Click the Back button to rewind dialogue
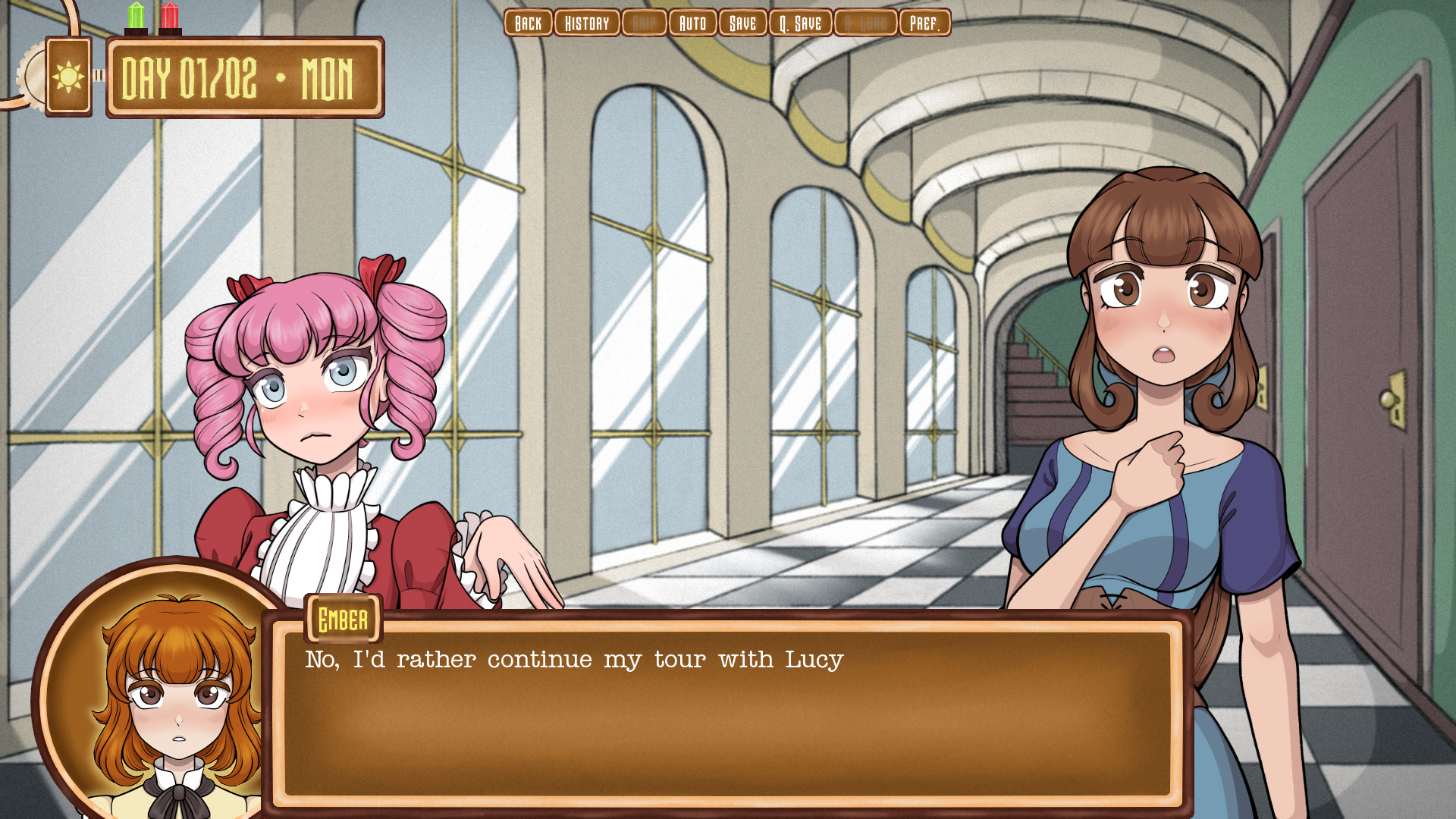The width and height of the screenshot is (1456, 819). (528, 23)
